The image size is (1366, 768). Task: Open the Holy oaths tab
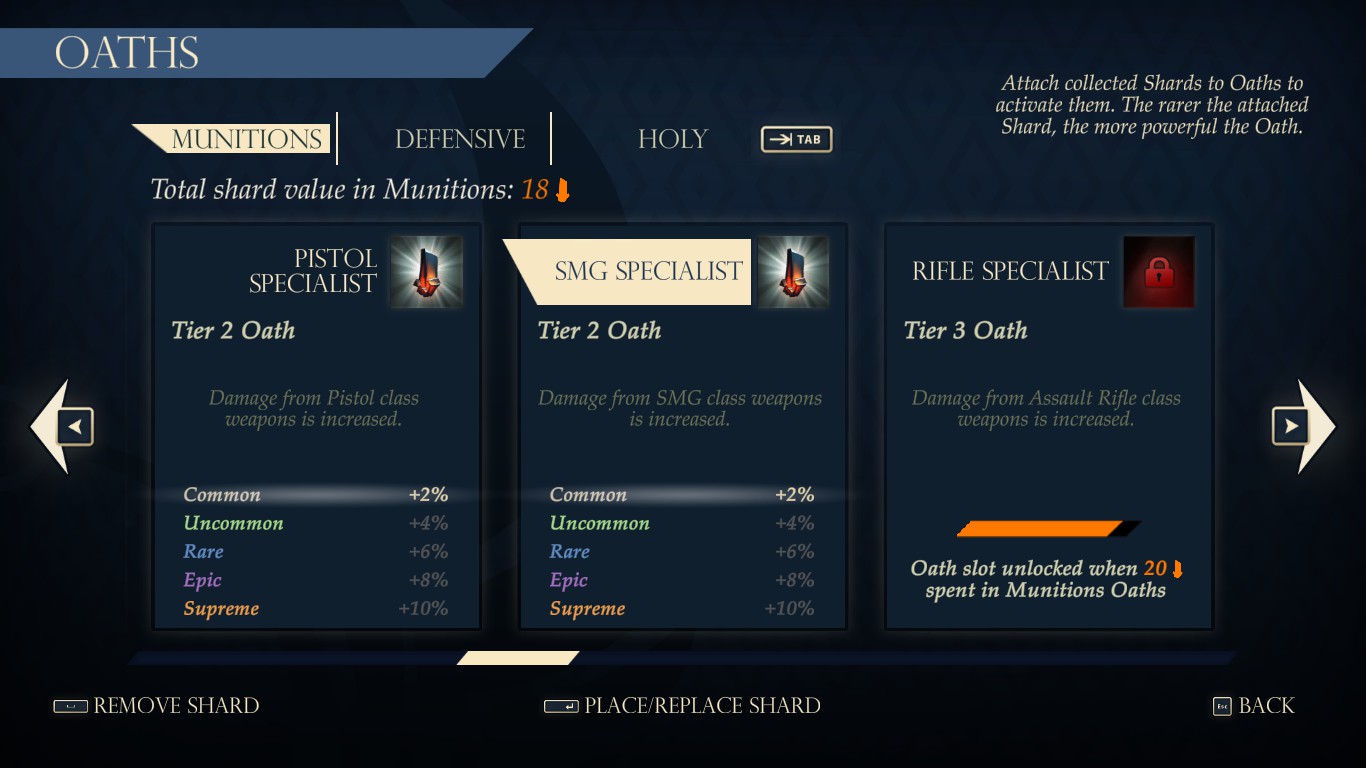tap(672, 140)
